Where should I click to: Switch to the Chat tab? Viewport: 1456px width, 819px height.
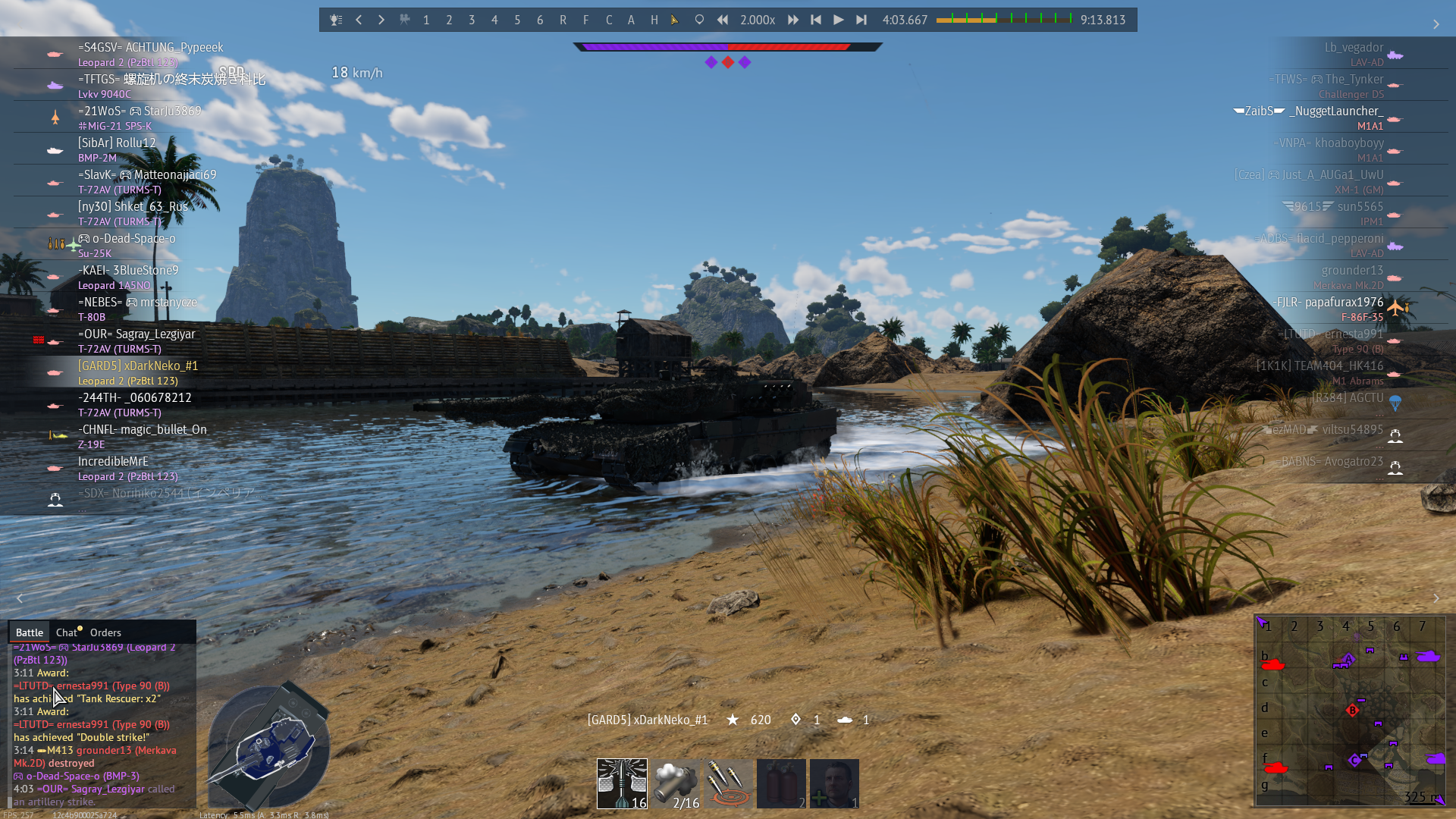click(67, 632)
